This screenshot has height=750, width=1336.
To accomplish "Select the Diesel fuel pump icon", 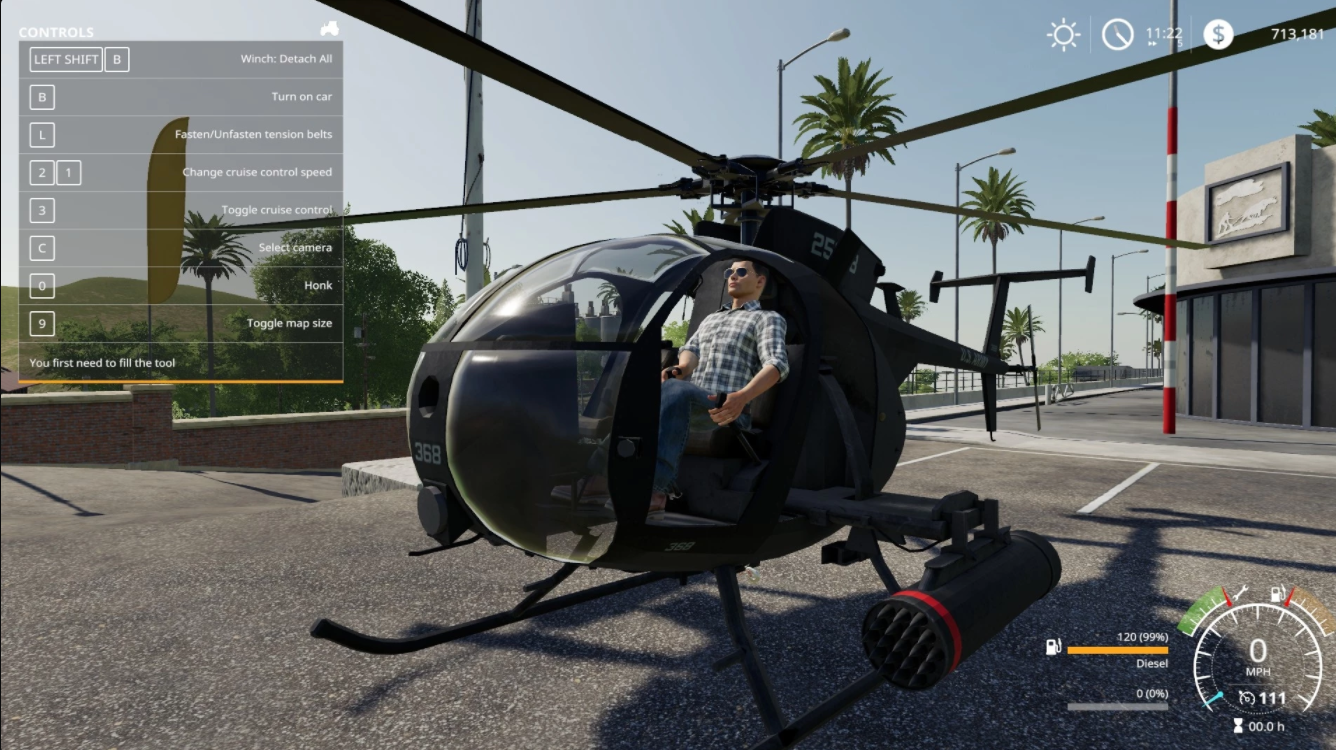I will click(1053, 647).
